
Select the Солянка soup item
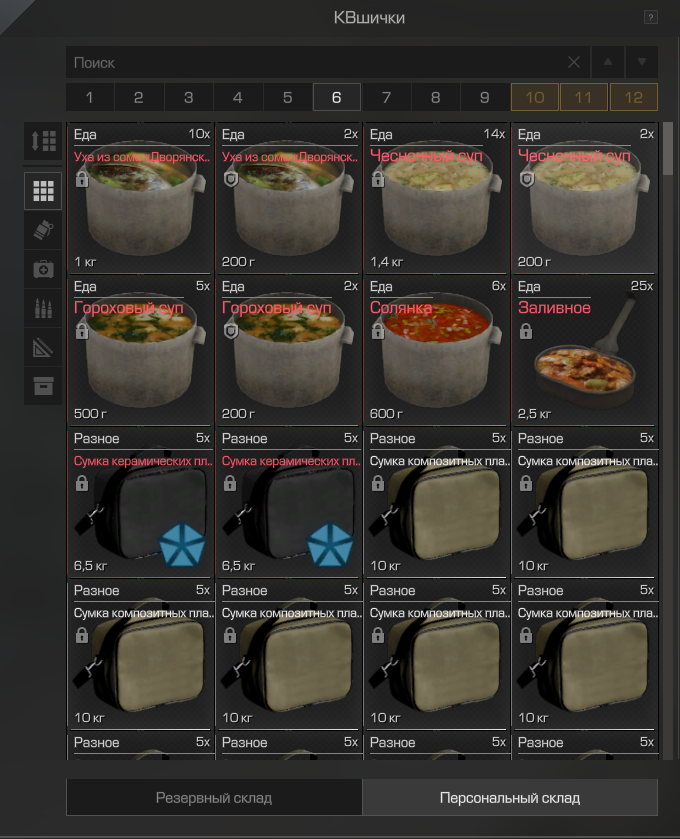point(436,349)
